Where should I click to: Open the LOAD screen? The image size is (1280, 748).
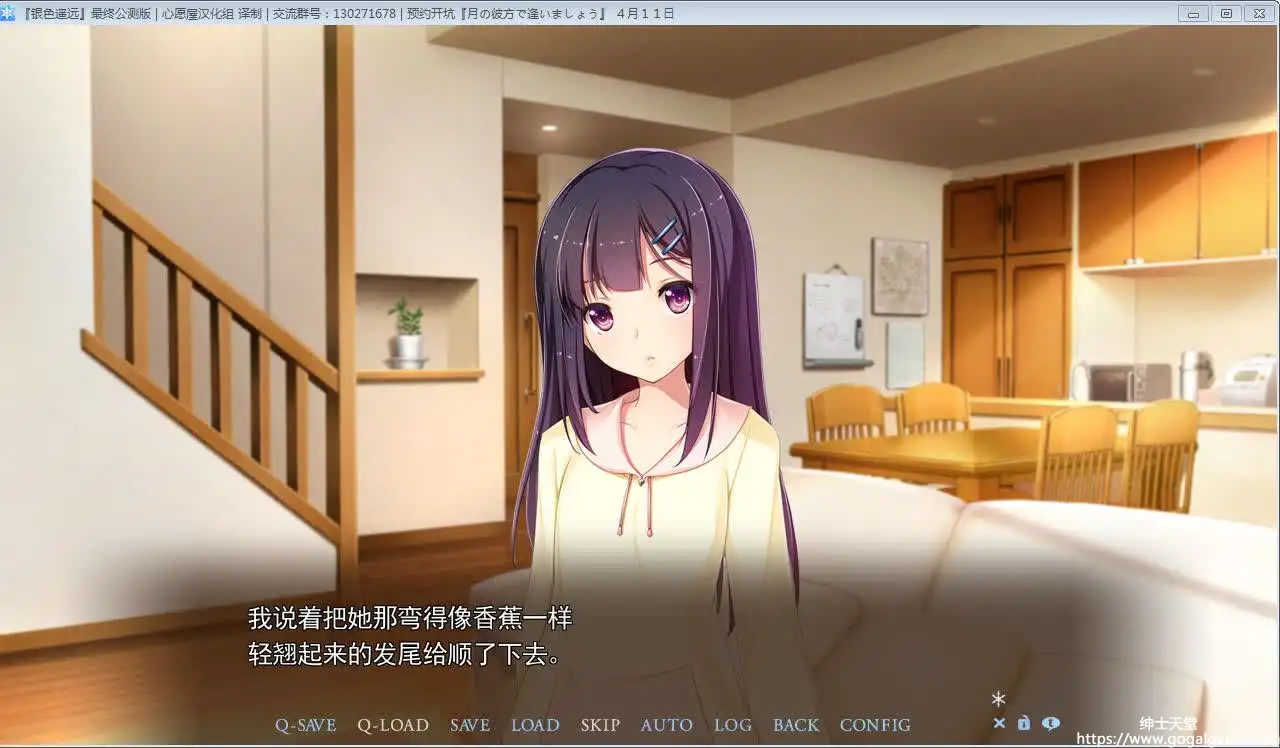(535, 725)
